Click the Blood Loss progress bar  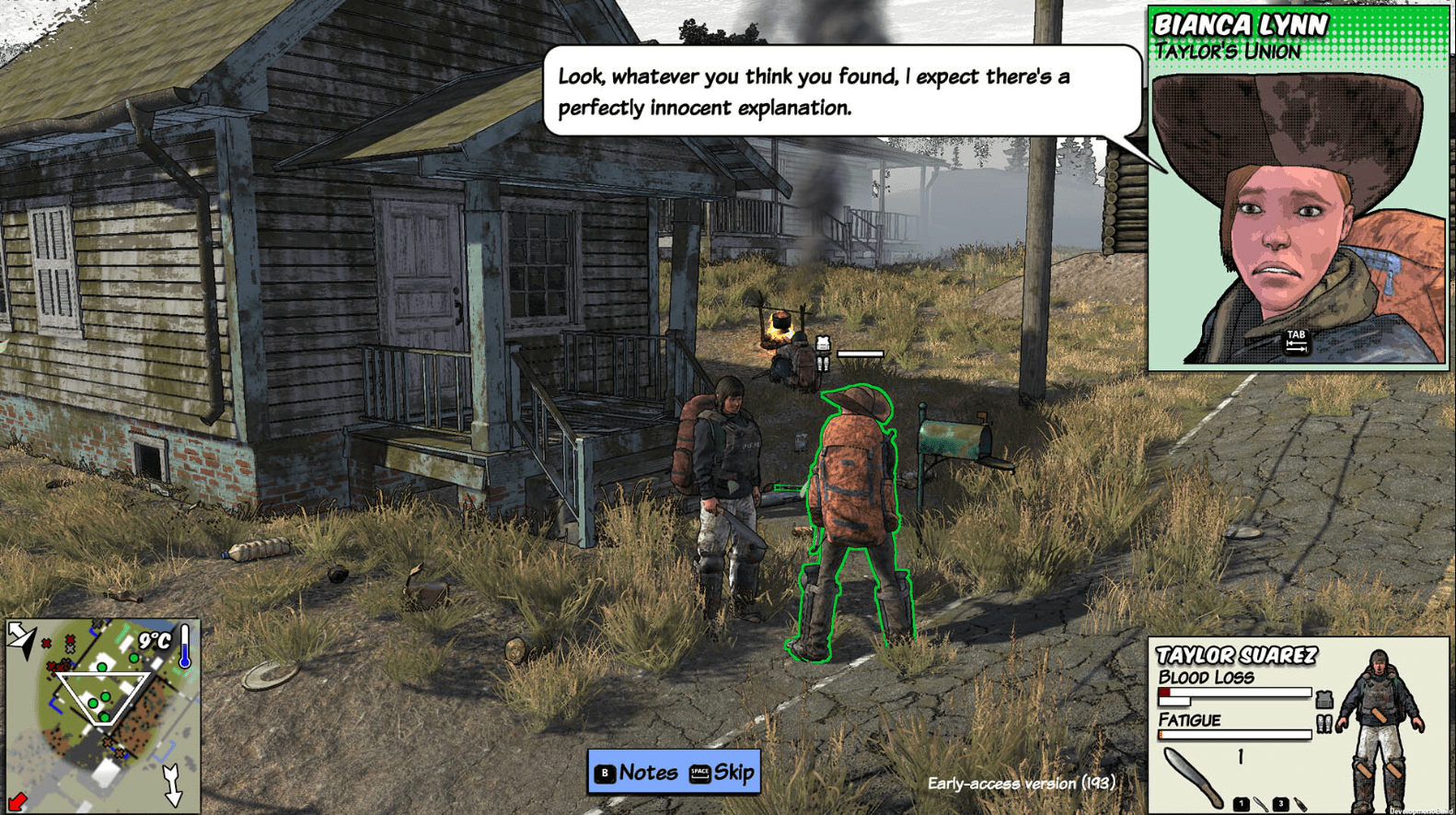[1234, 693]
